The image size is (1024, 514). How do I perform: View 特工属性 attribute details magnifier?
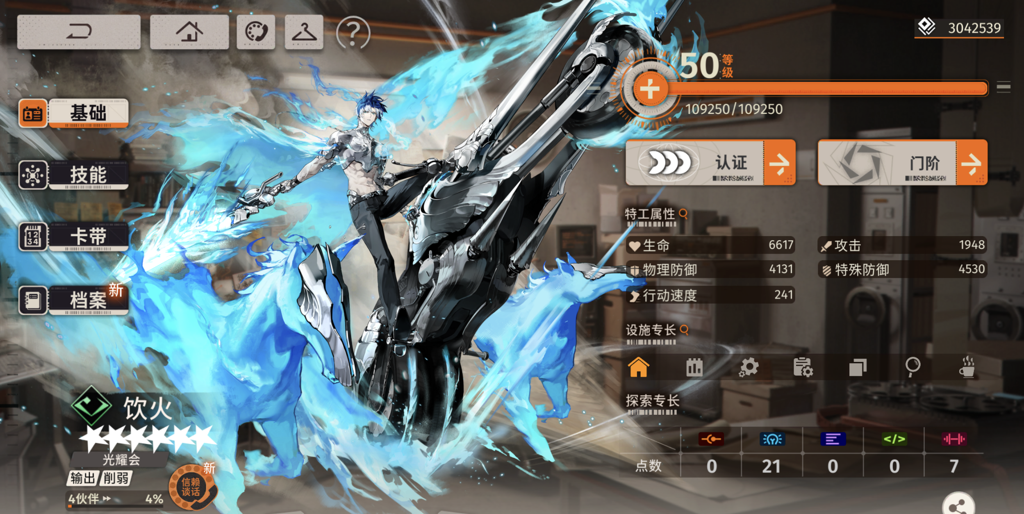(x=684, y=214)
